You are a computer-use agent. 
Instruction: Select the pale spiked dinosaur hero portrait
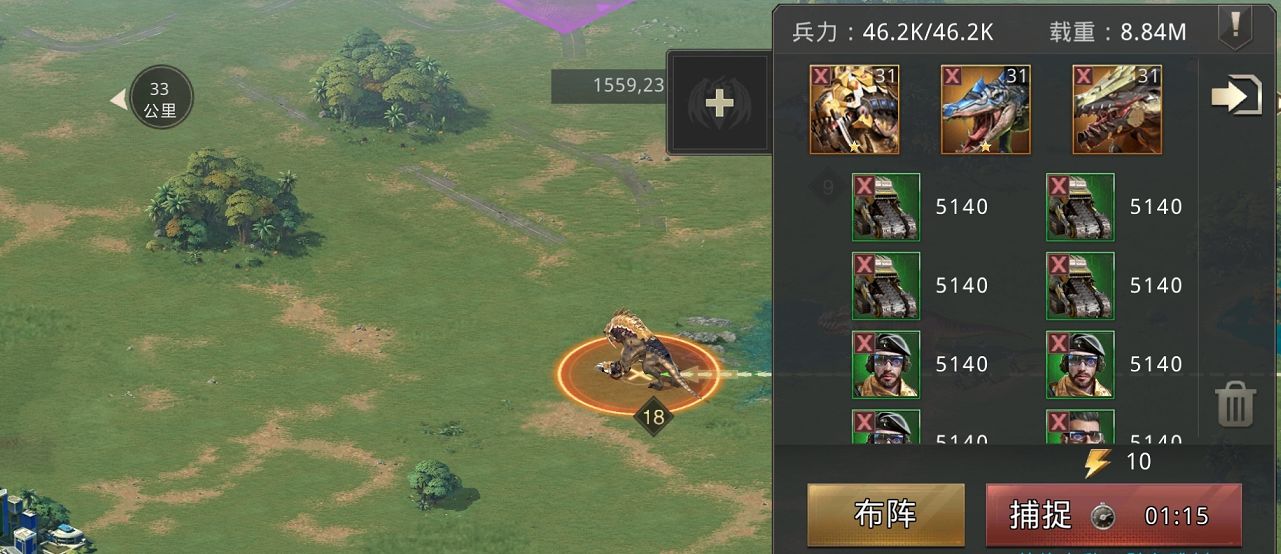pos(1117,110)
